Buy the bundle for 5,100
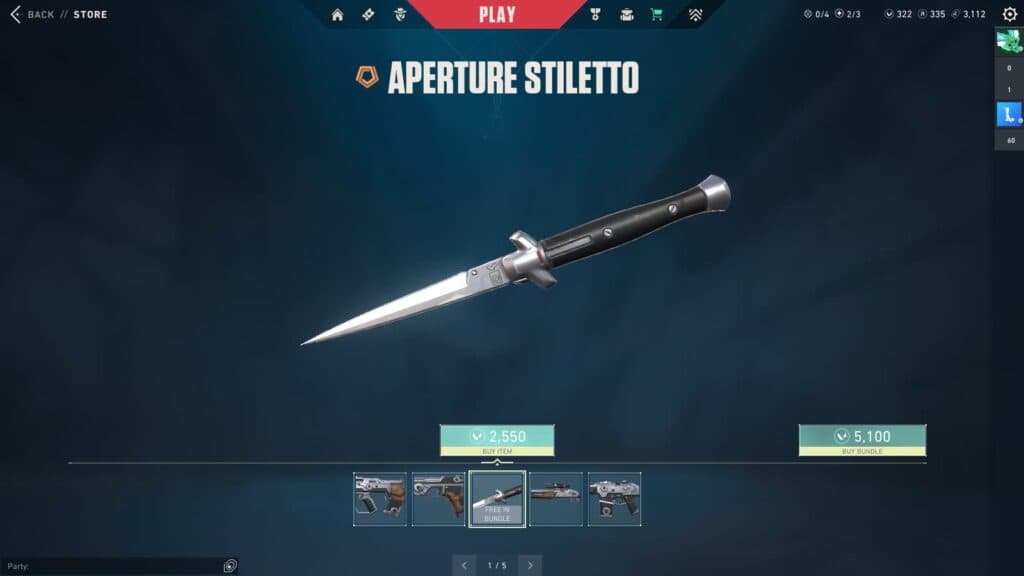 862,439
